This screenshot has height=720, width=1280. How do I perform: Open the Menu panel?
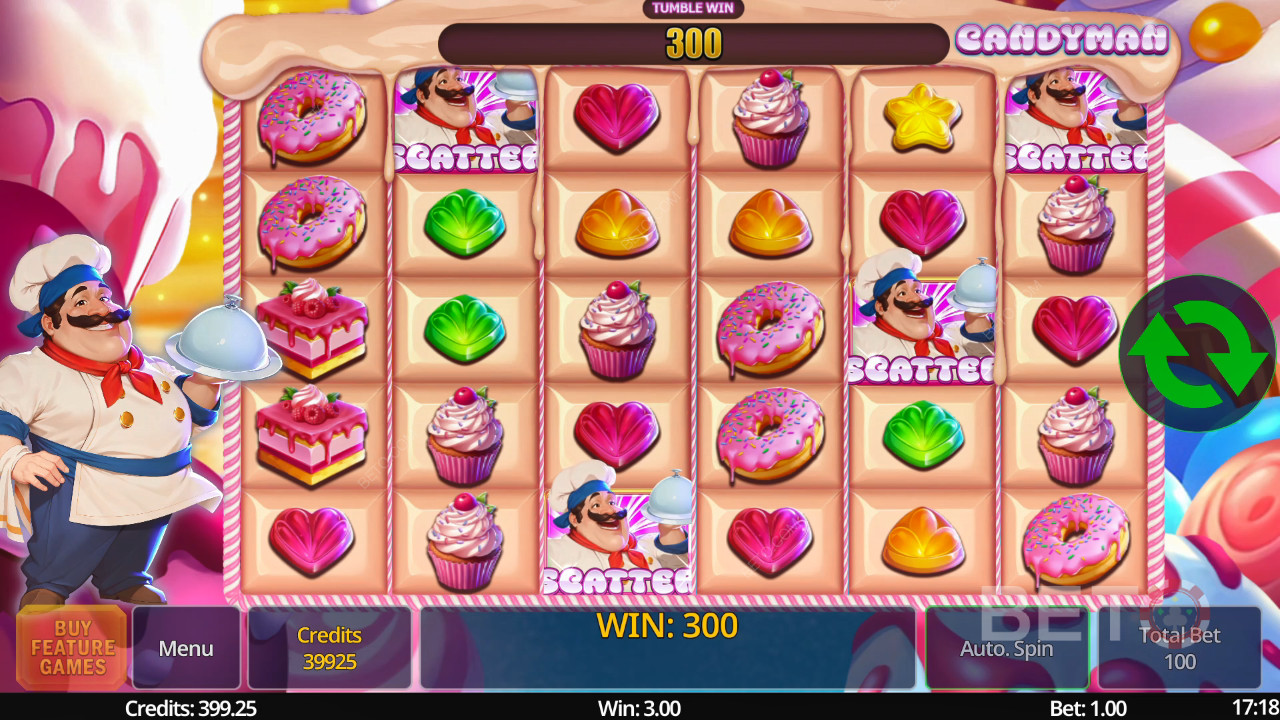186,648
